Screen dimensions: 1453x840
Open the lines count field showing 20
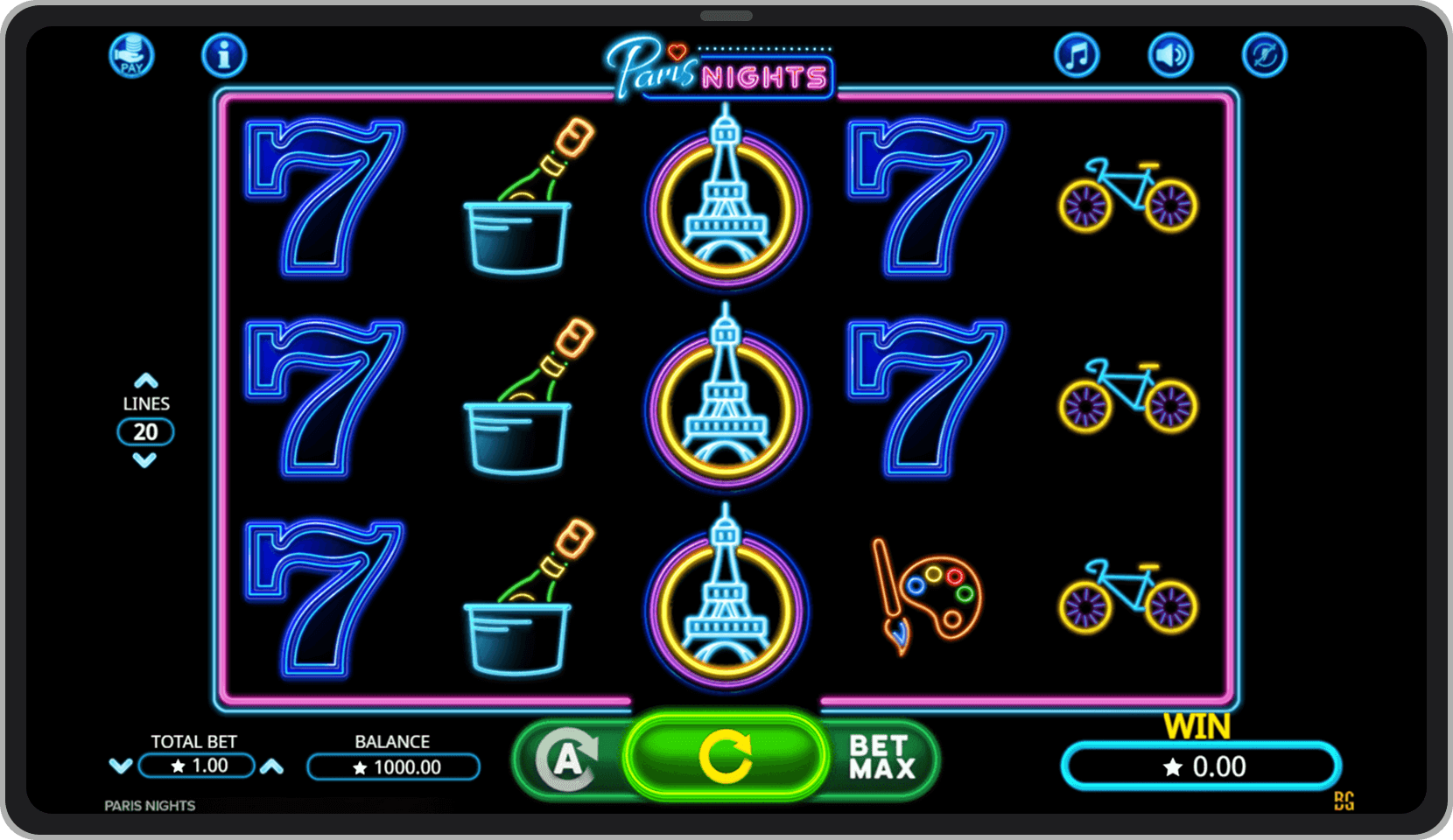point(146,431)
